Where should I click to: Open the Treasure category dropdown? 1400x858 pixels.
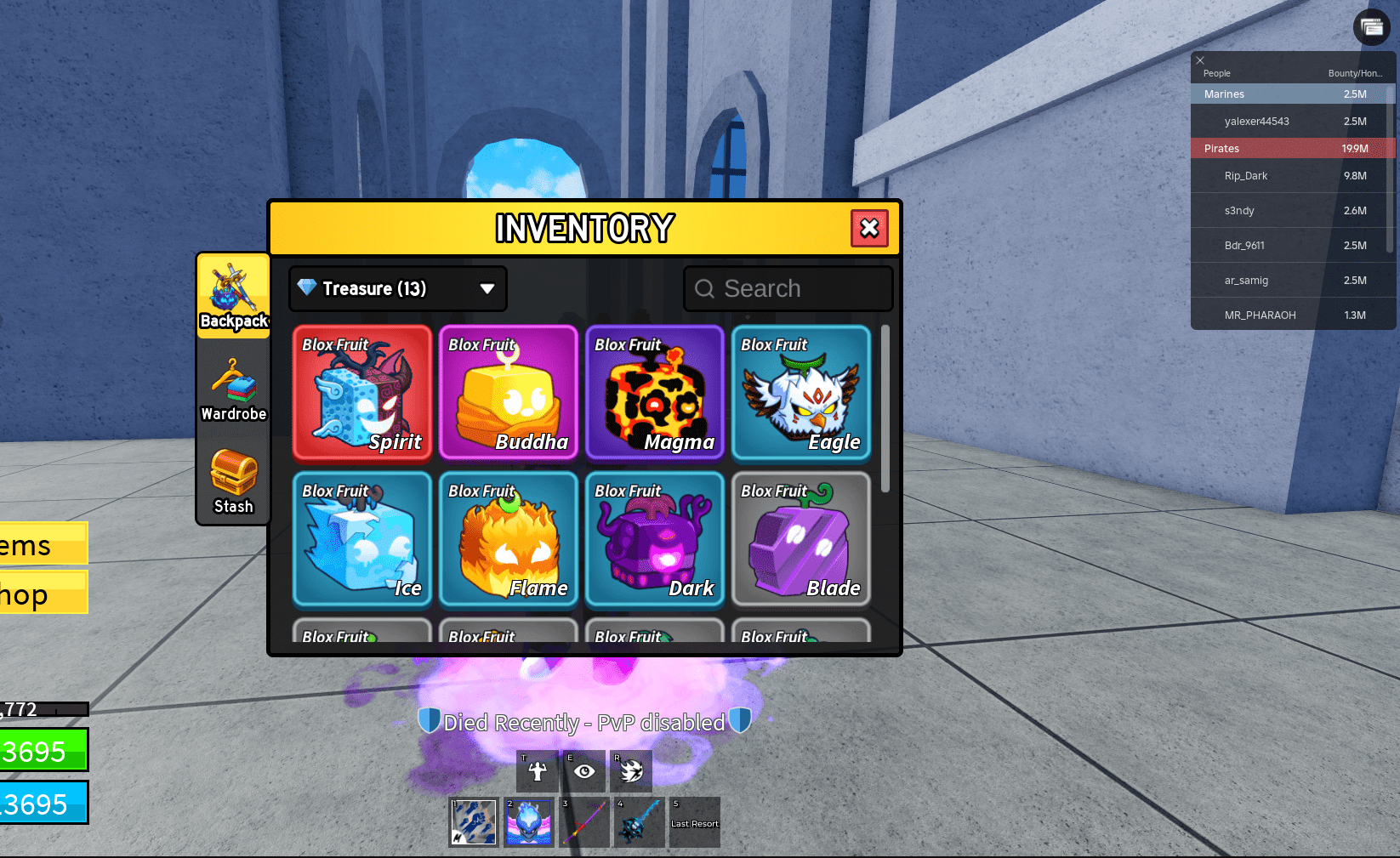[x=397, y=288]
